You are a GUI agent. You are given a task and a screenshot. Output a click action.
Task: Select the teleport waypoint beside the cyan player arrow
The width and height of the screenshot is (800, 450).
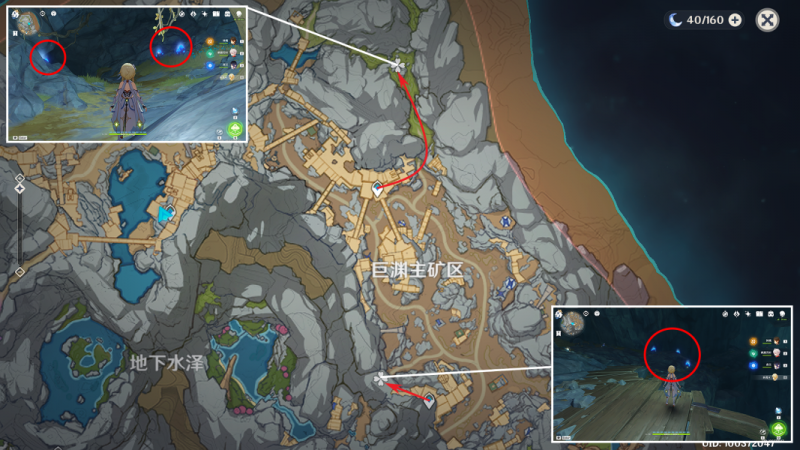coord(170,211)
